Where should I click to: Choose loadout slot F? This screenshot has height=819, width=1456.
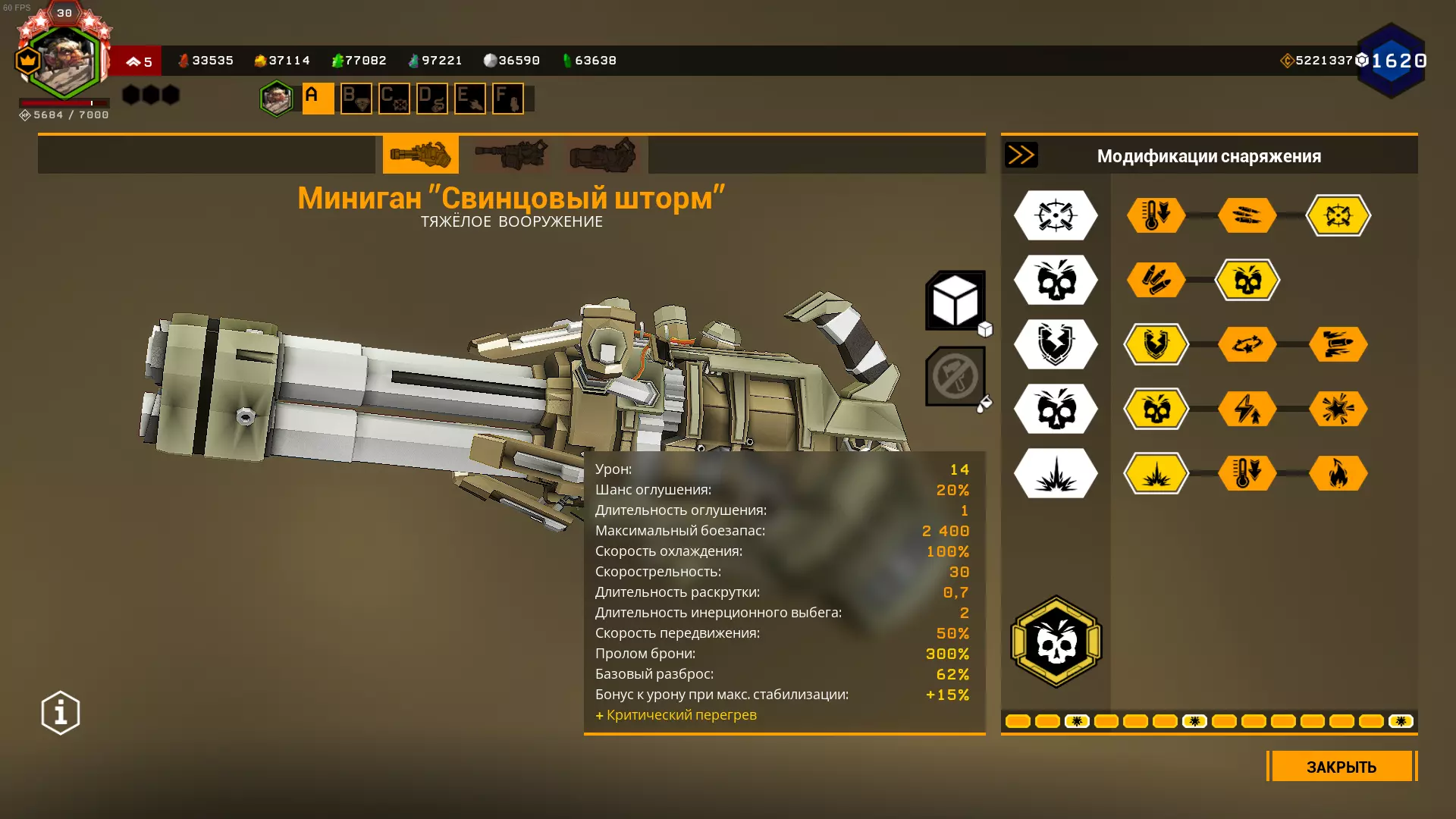pyautogui.click(x=507, y=99)
